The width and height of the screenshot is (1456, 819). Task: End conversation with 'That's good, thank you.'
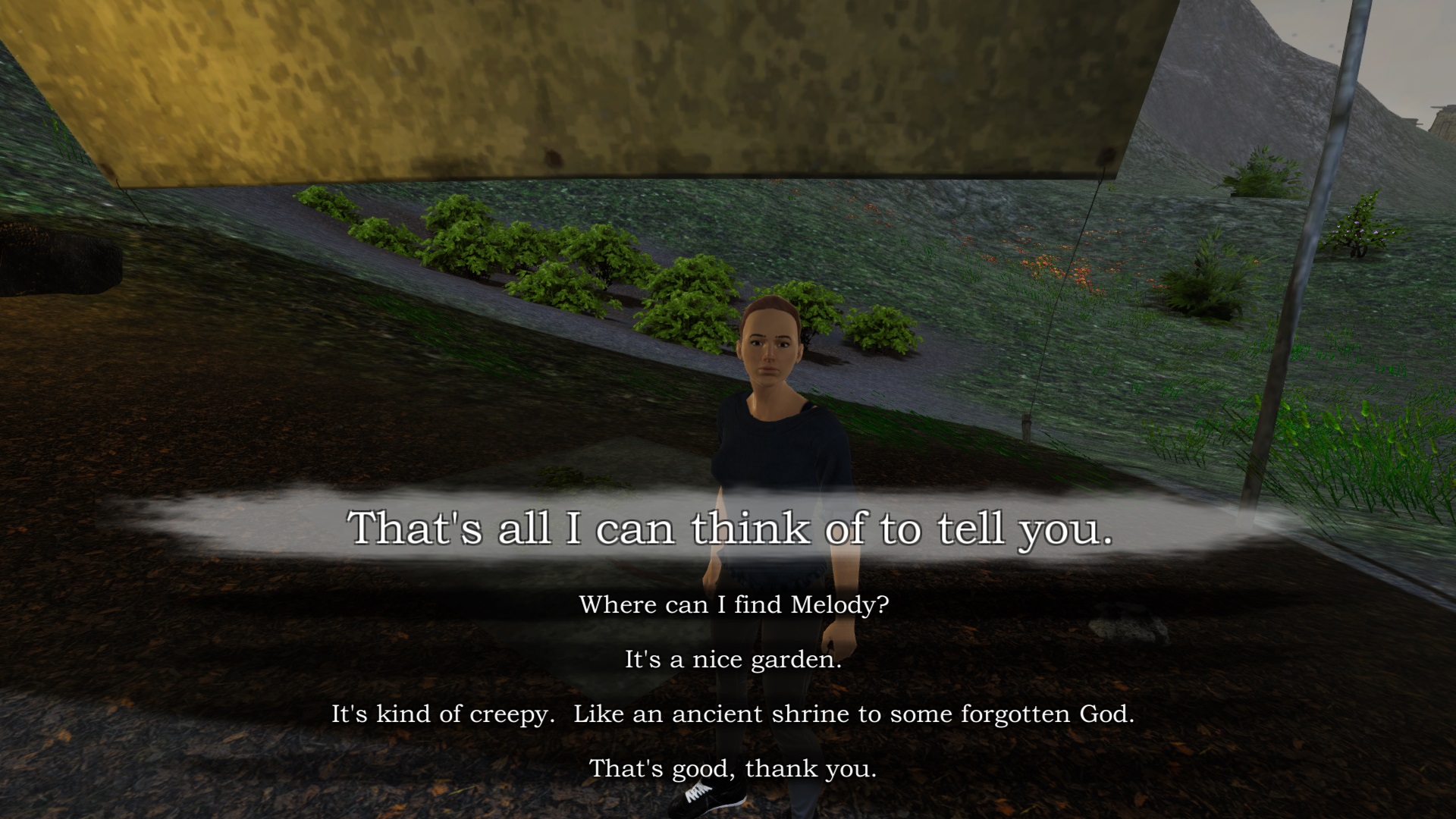(x=733, y=768)
